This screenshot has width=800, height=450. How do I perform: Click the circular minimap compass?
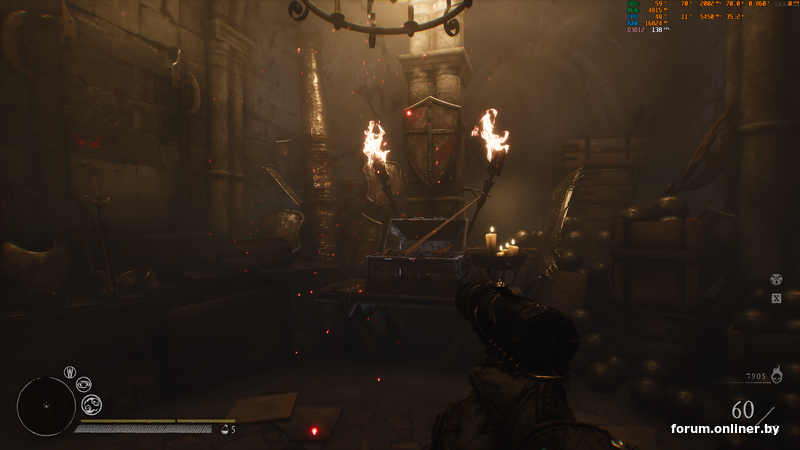46,406
